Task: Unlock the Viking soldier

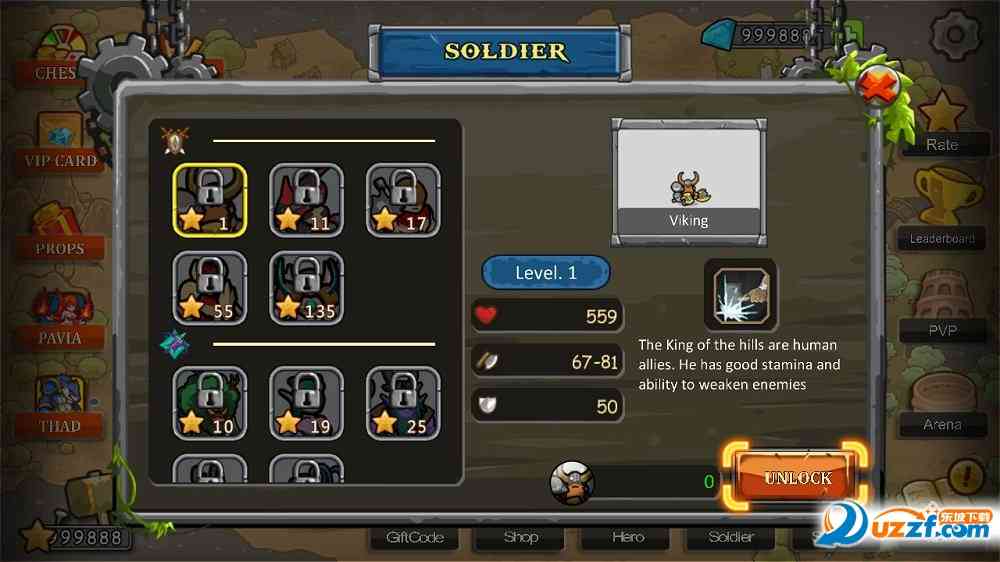Action: [x=797, y=477]
